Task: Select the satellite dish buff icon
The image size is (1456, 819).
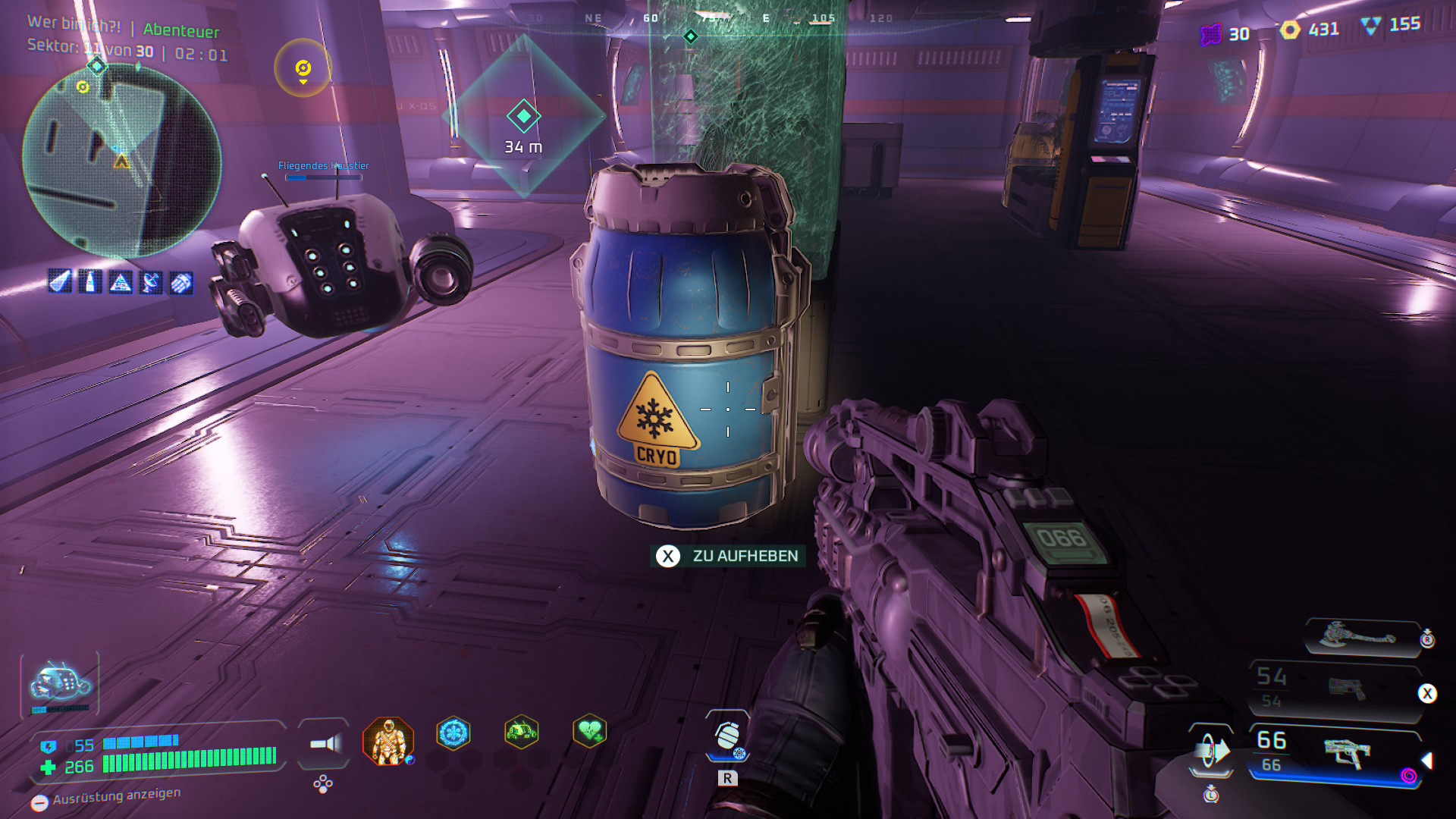Action: point(151,283)
